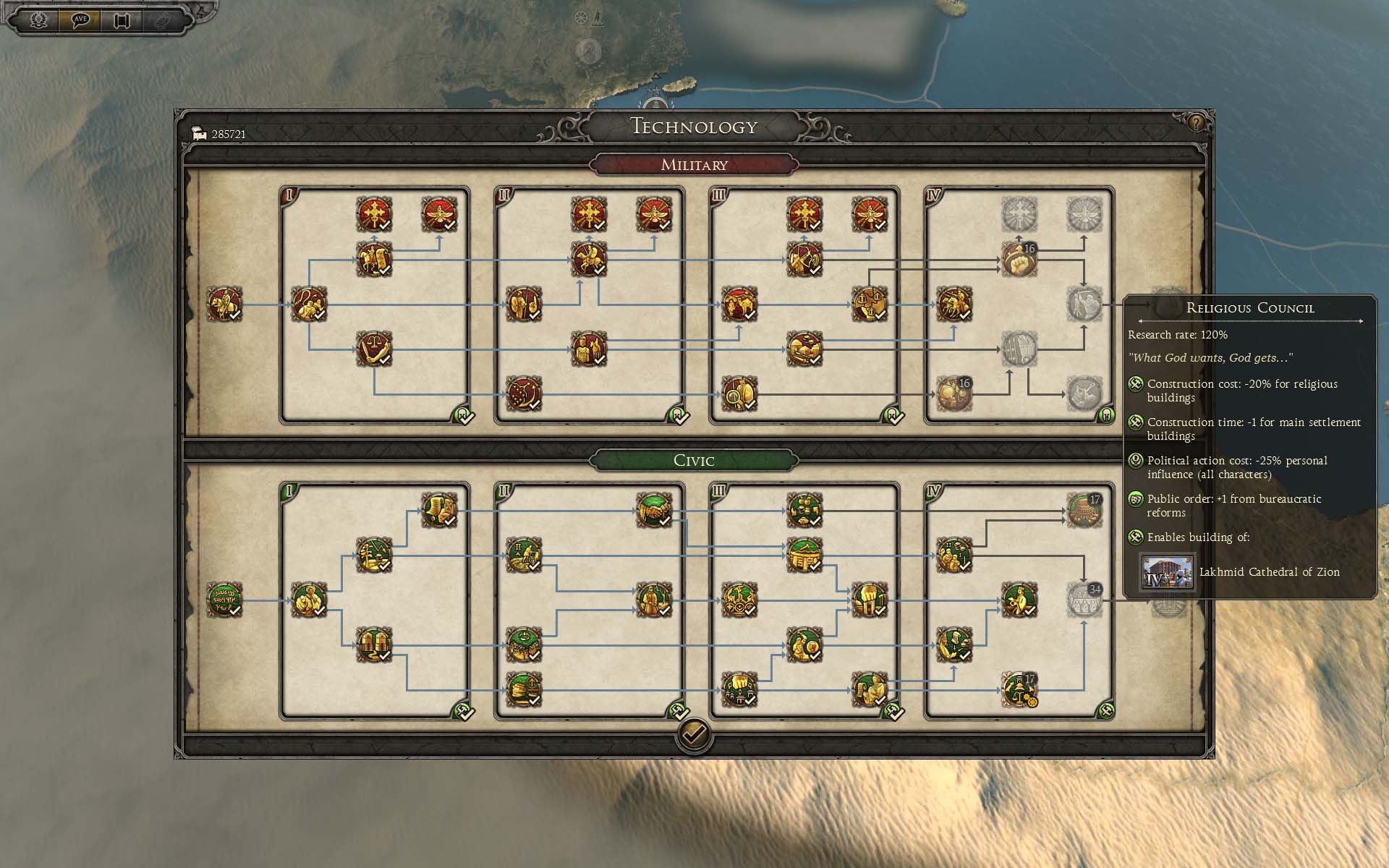
Task: Select the star constellation military technology
Action: pyautogui.click(x=524, y=394)
